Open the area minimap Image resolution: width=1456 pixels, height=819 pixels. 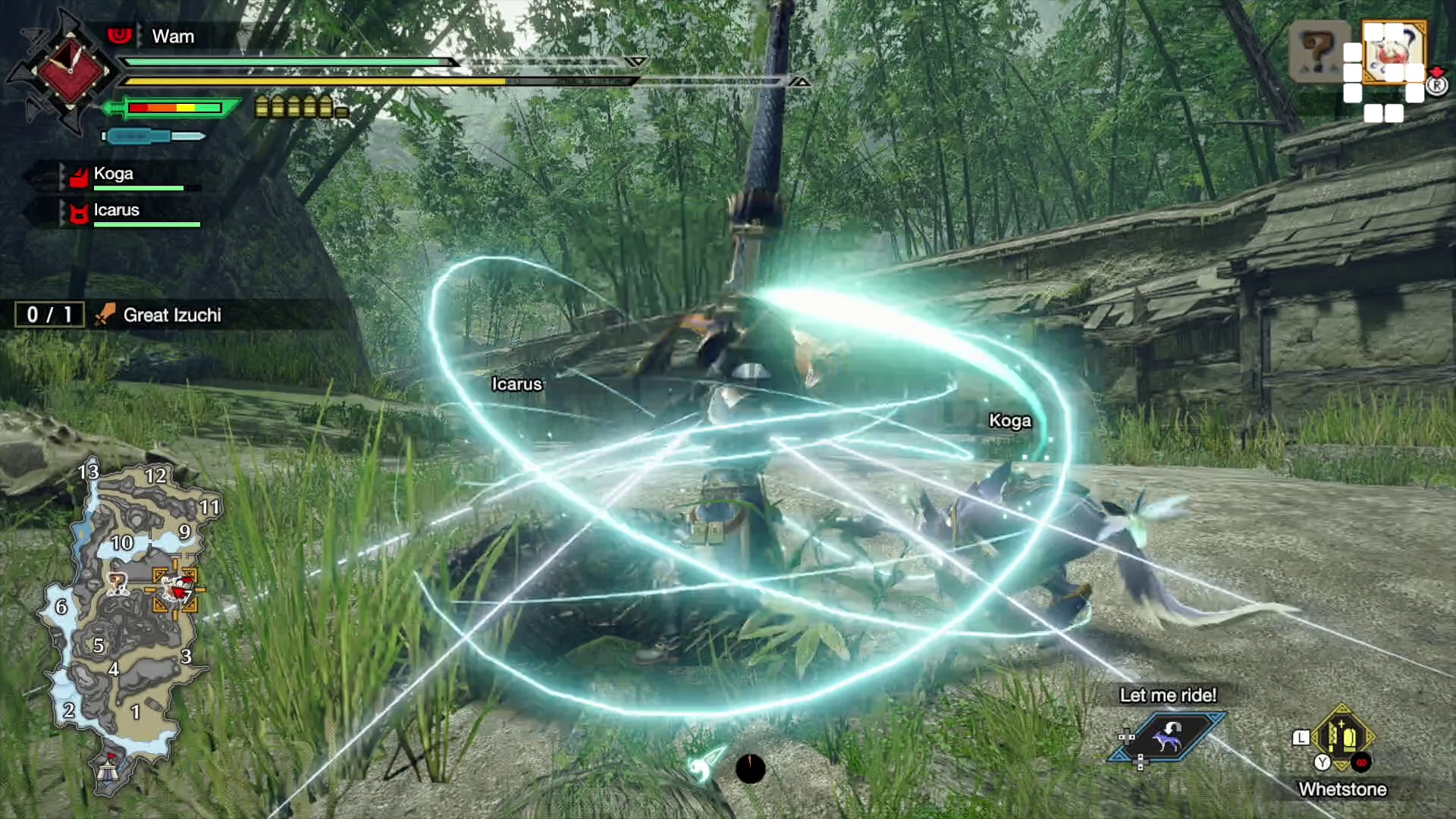pos(125,622)
